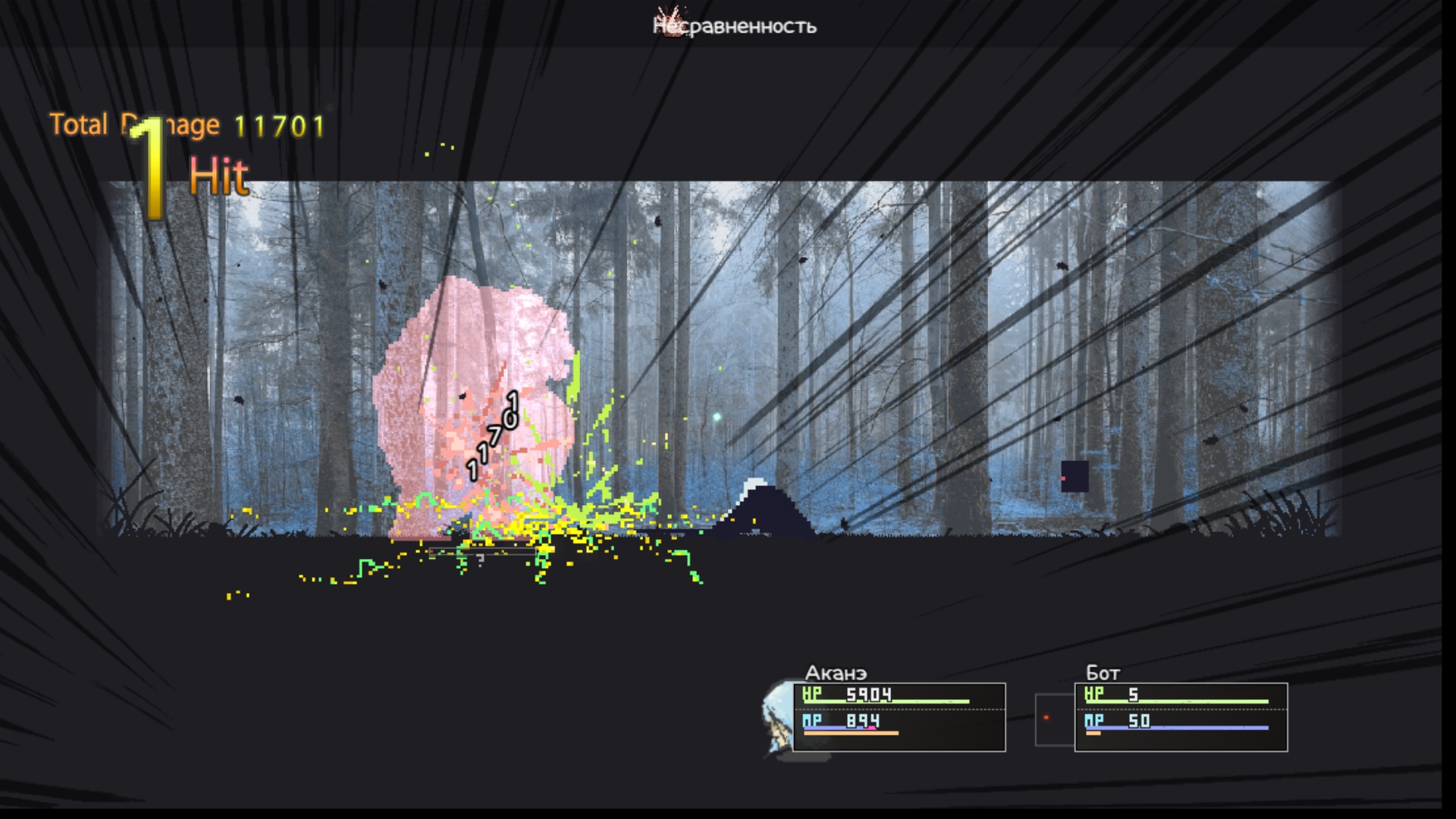The width and height of the screenshot is (1456, 819).
Task: Click Бот's small portrait box
Action: click(1053, 719)
